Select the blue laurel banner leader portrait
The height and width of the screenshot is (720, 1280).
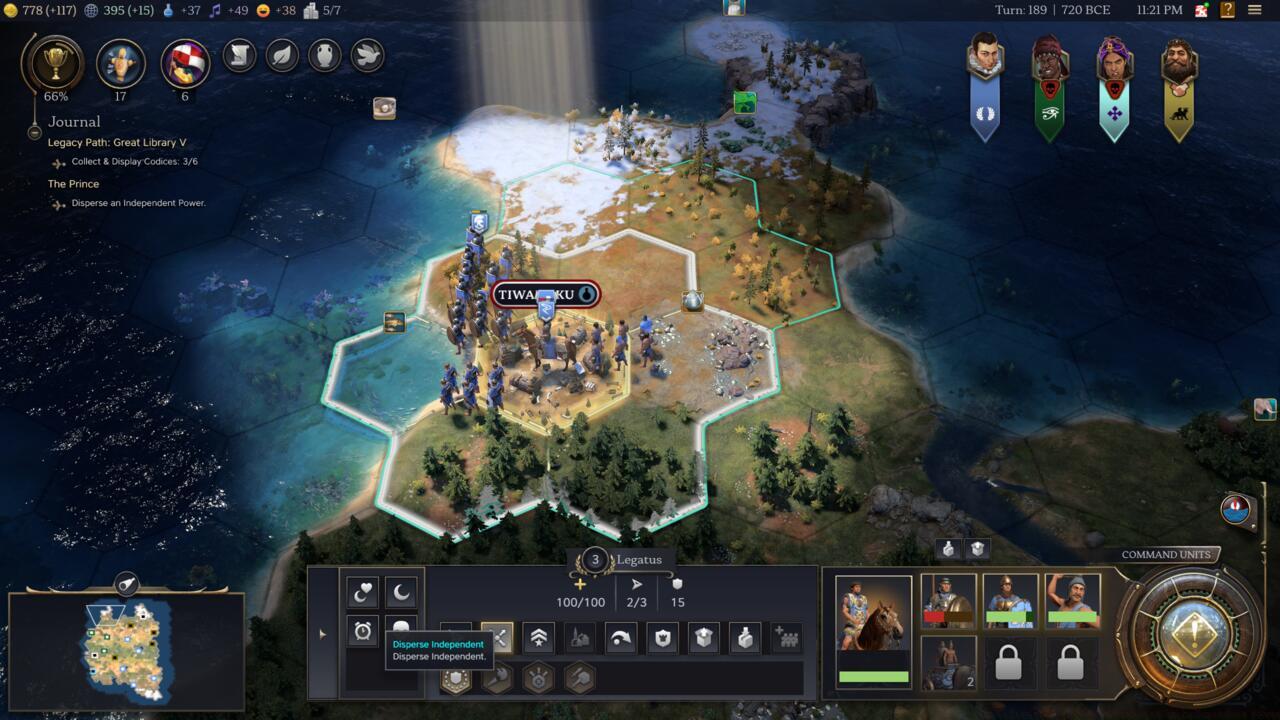click(985, 86)
